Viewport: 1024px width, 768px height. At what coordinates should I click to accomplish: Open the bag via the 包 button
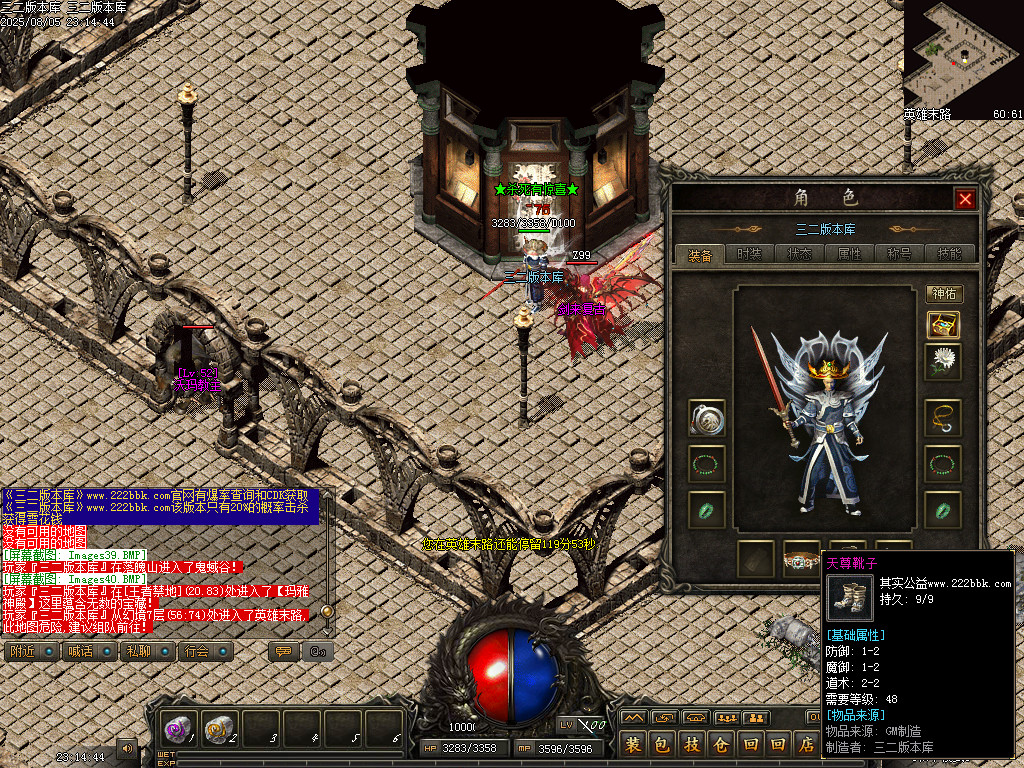click(661, 744)
